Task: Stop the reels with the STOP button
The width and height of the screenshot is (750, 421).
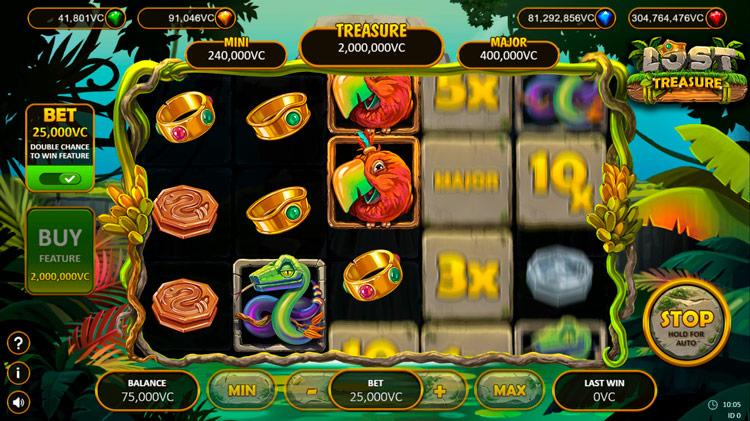Action: coord(686,322)
